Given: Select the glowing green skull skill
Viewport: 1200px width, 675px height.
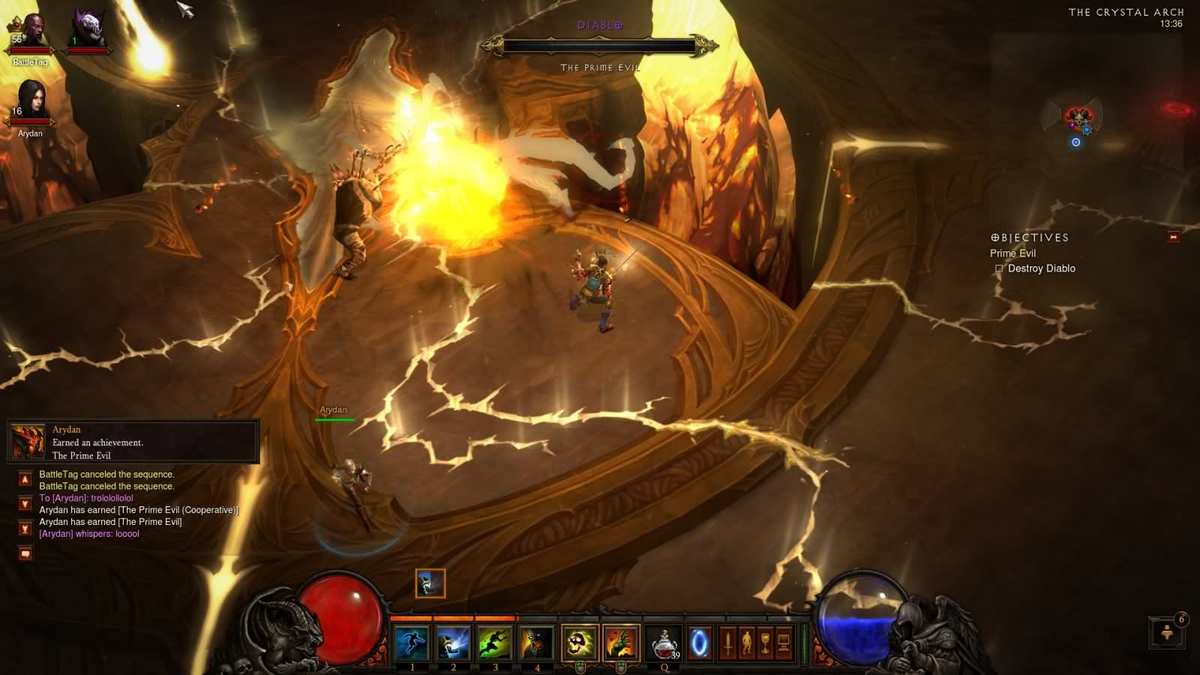Looking at the screenshot, I should 580,643.
